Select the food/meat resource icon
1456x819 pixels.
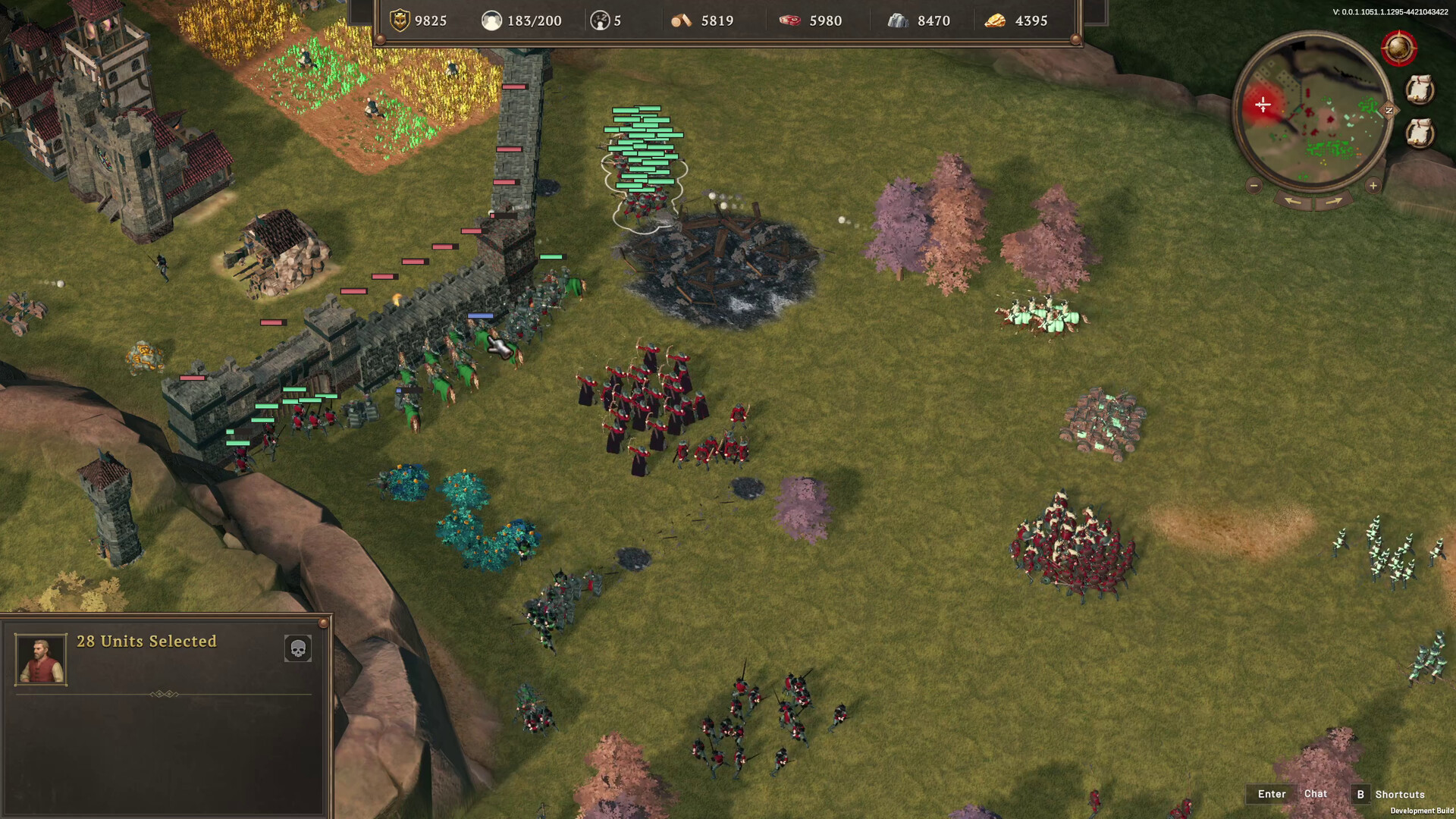pos(789,20)
